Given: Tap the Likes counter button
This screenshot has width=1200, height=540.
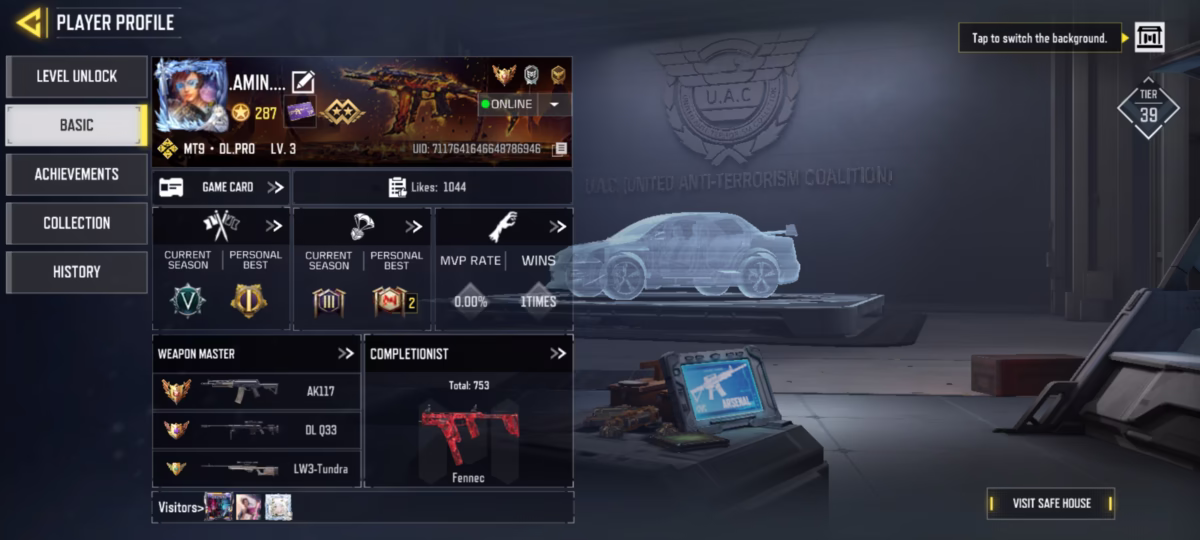Looking at the screenshot, I should coord(432,187).
